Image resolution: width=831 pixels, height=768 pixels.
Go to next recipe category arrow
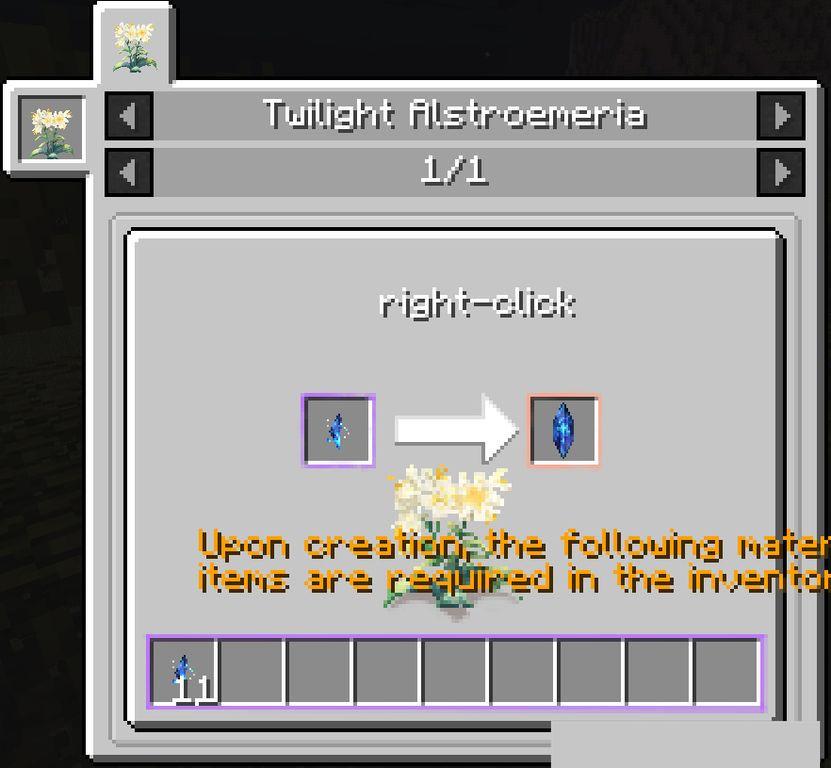click(780, 115)
